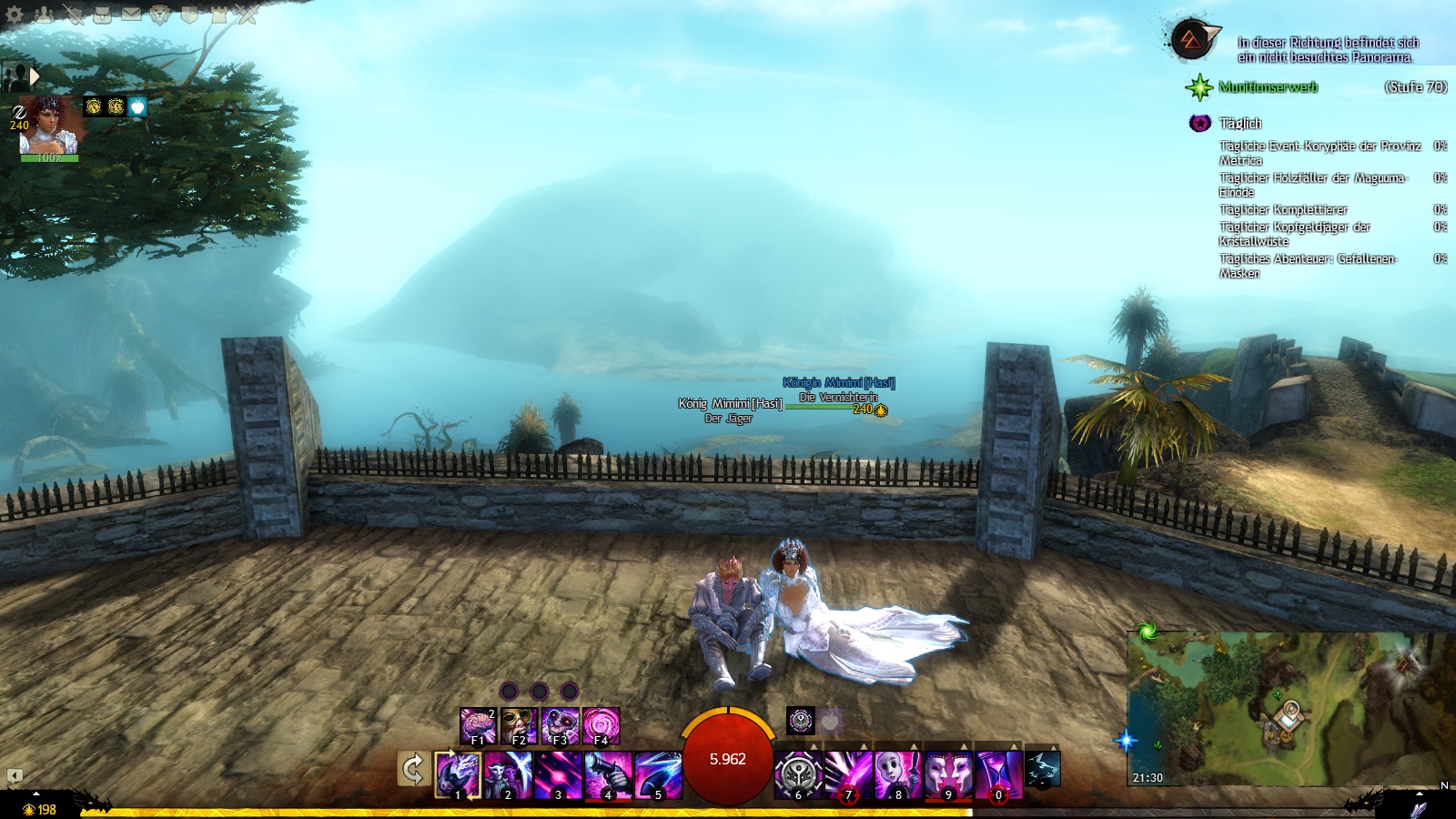Image resolution: width=1456 pixels, height=819 pixels.
Task: Activate the golden mask shatter skill F2
Action: click(518, 726)
